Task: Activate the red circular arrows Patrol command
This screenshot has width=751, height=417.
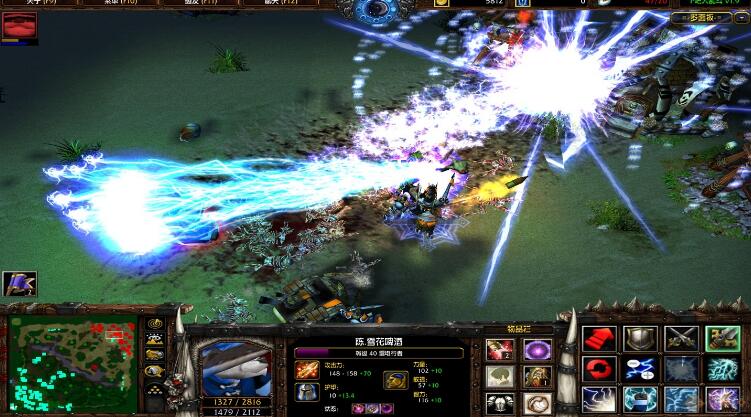Action: pyautogui.click(x=598, y=369)
